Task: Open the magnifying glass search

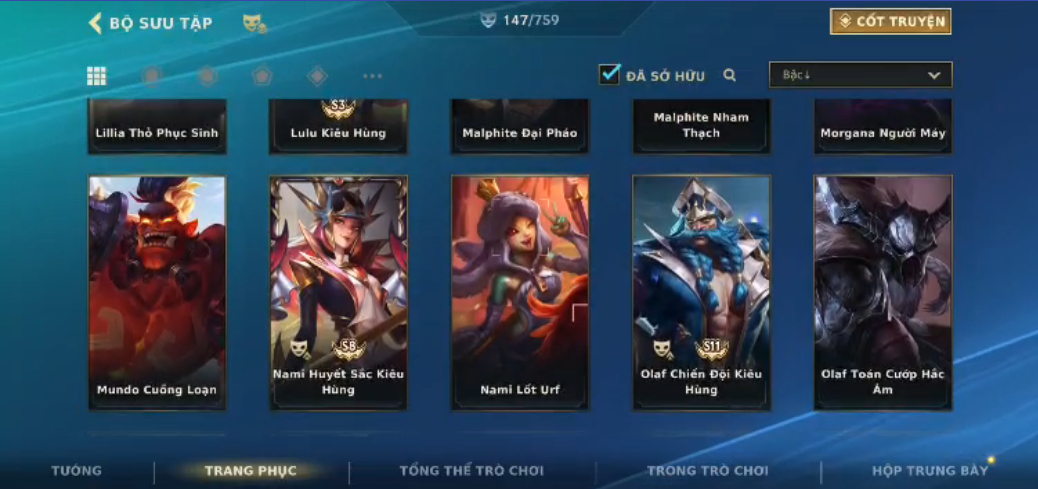Action: (x=730, y=75)
